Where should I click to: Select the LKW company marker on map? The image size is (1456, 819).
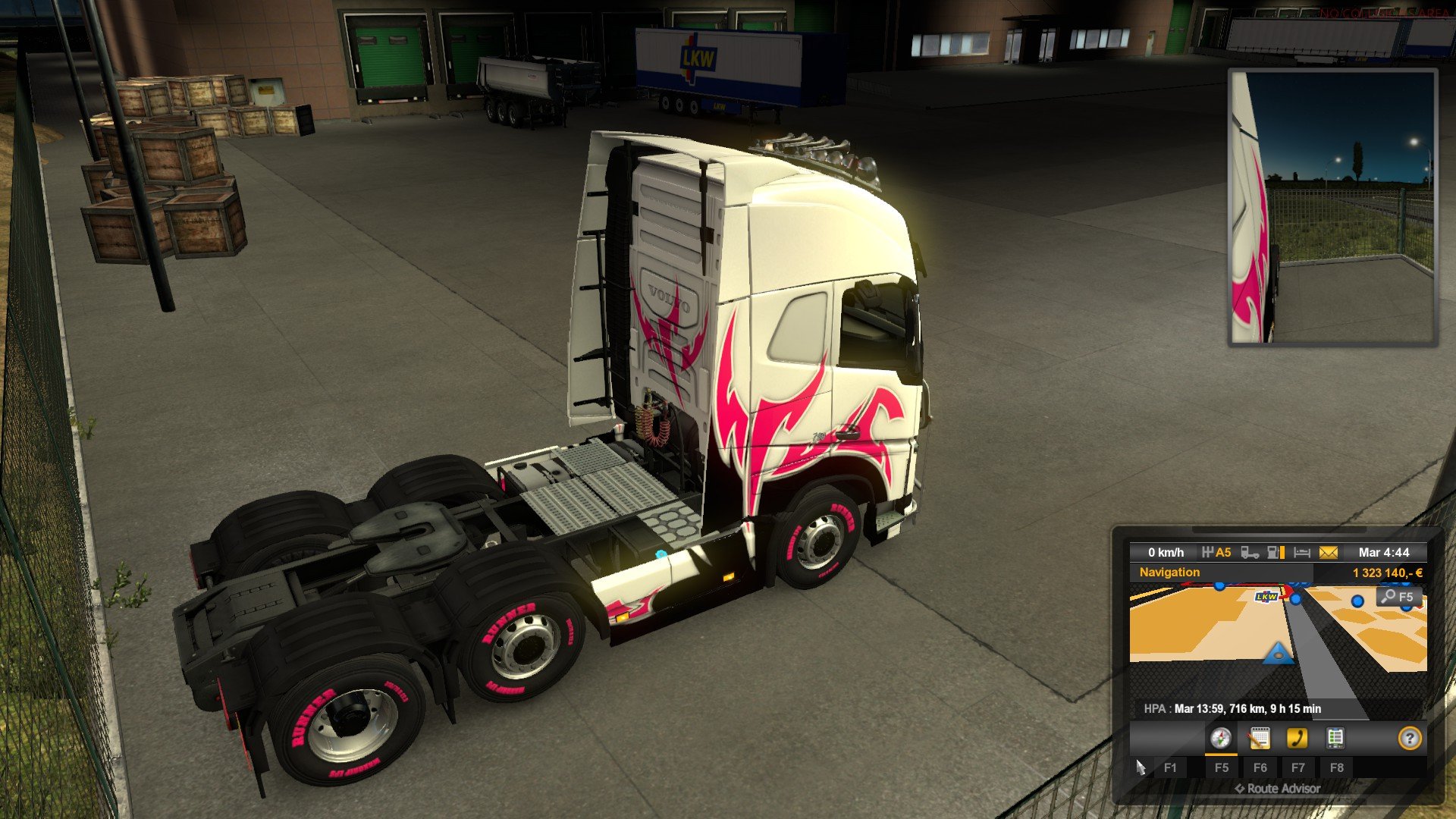tap(1266, 597)
